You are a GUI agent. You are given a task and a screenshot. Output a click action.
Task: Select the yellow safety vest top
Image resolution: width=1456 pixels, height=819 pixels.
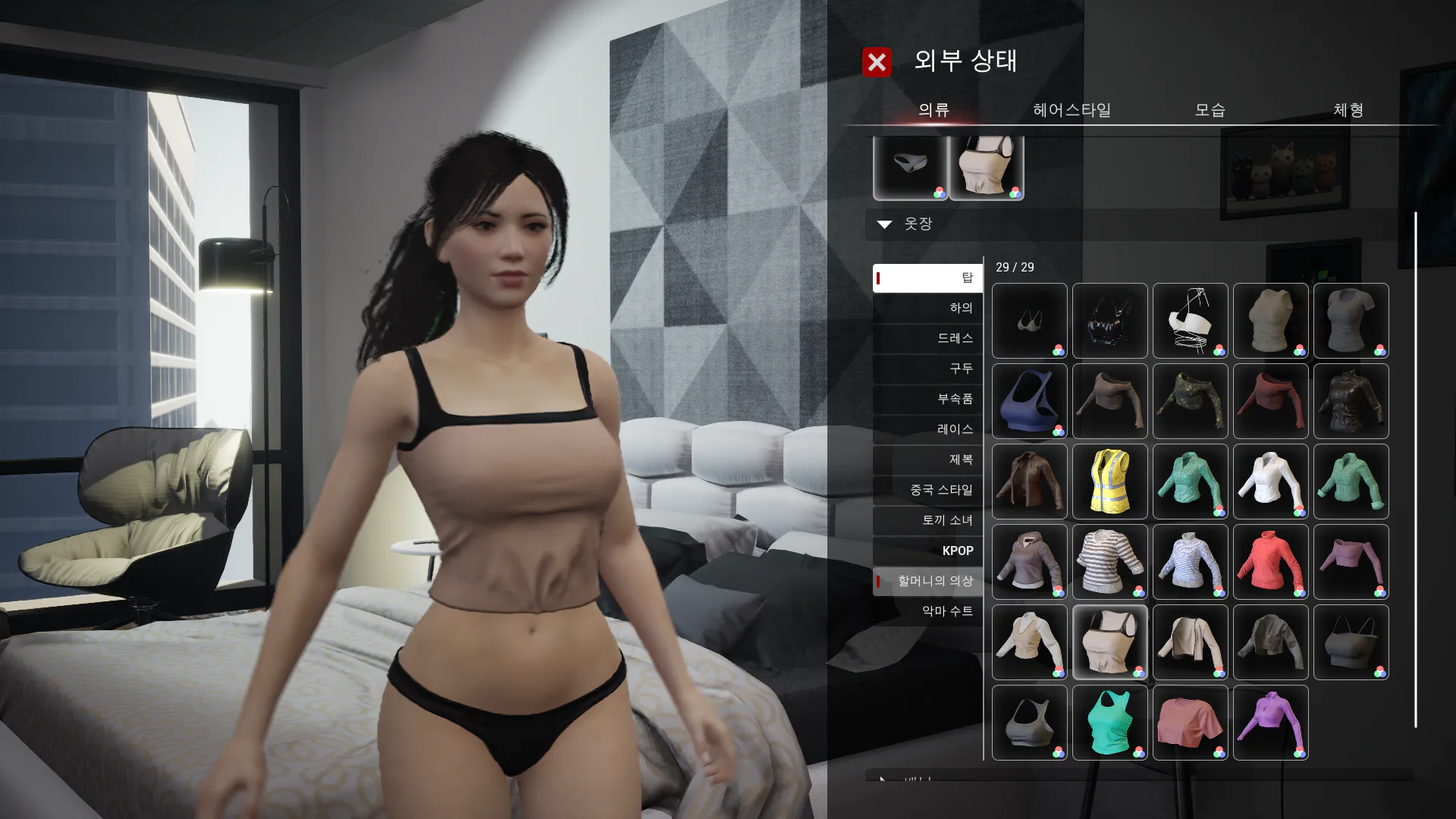click(x=1109, y=482)
